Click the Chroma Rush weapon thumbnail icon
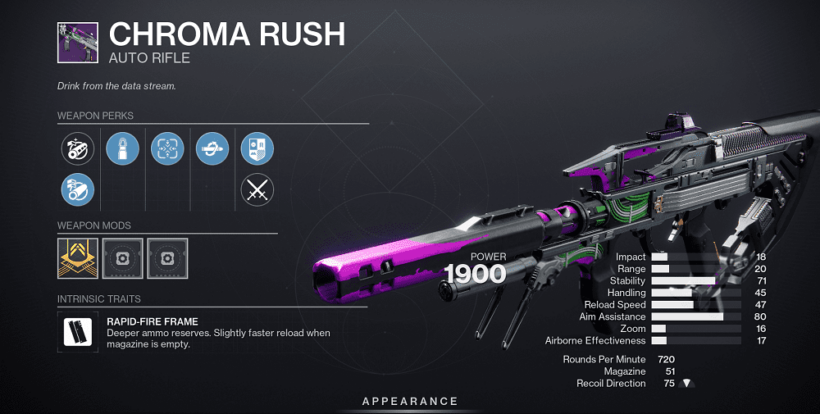The image size is (820, 414). click(78, 42)
